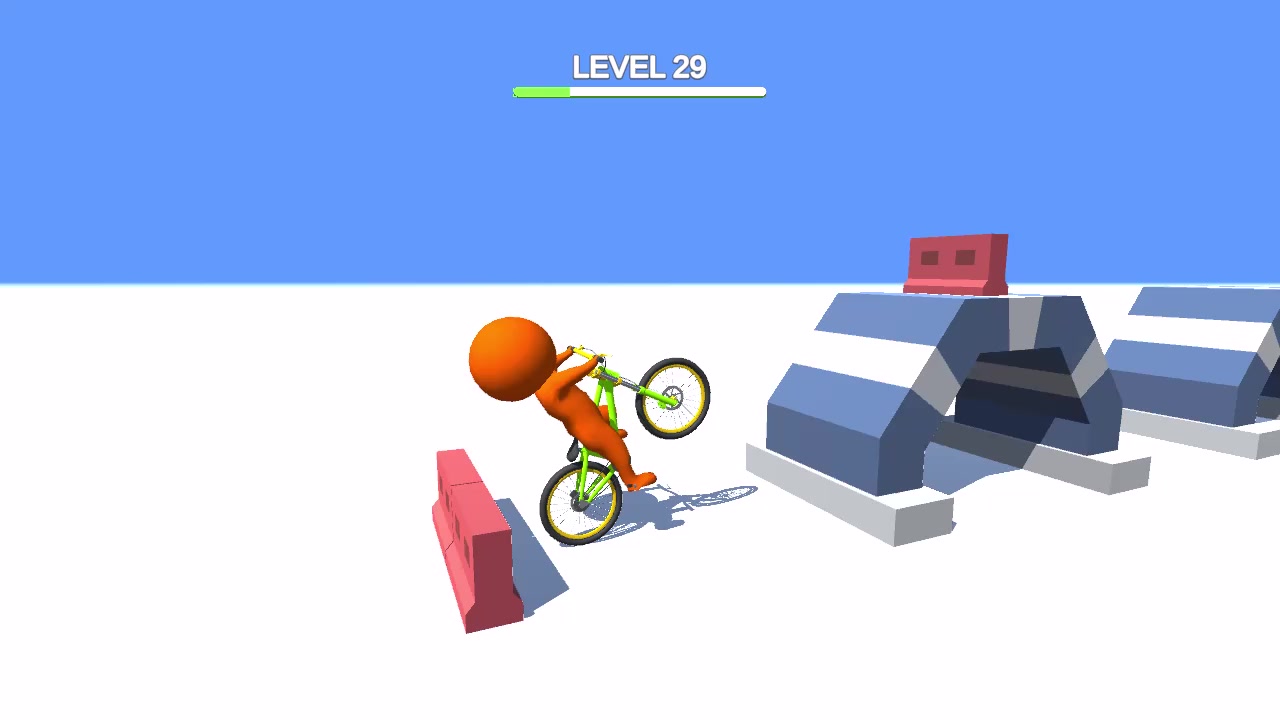Tap the green progress bar fill
Image resolution: width=1280 pixels, height=720 pixels.
click(540, 92)
